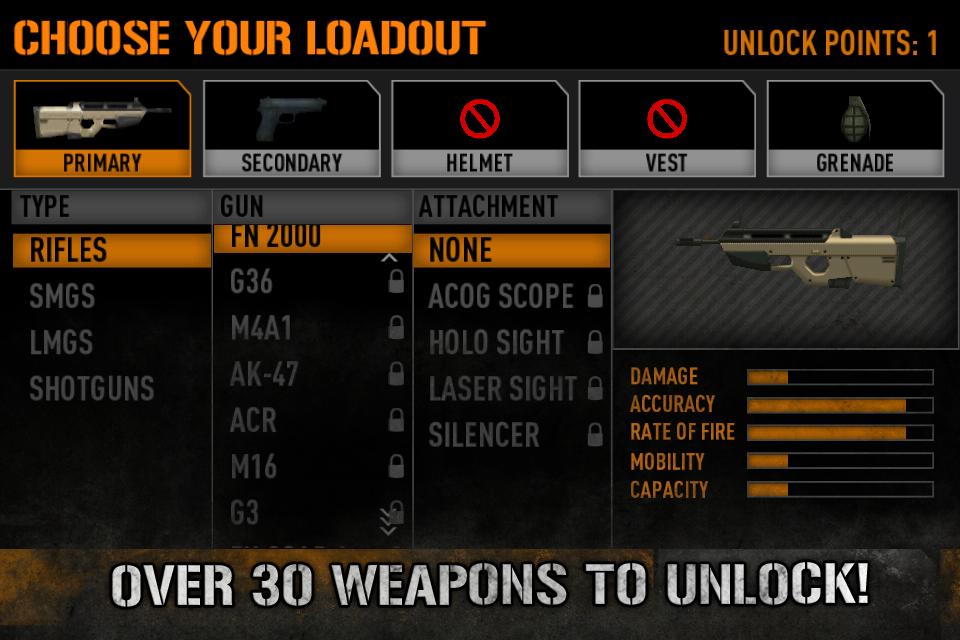Select the Laser Sight attachment
Image resolution: width=960 pixels, height=640 pixels.
coord(511,388)
